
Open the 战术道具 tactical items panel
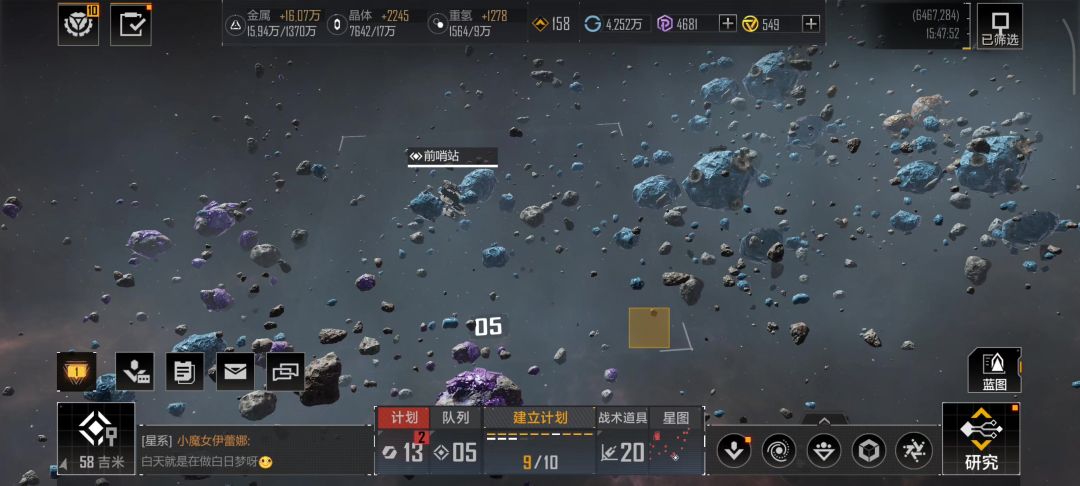622,418
